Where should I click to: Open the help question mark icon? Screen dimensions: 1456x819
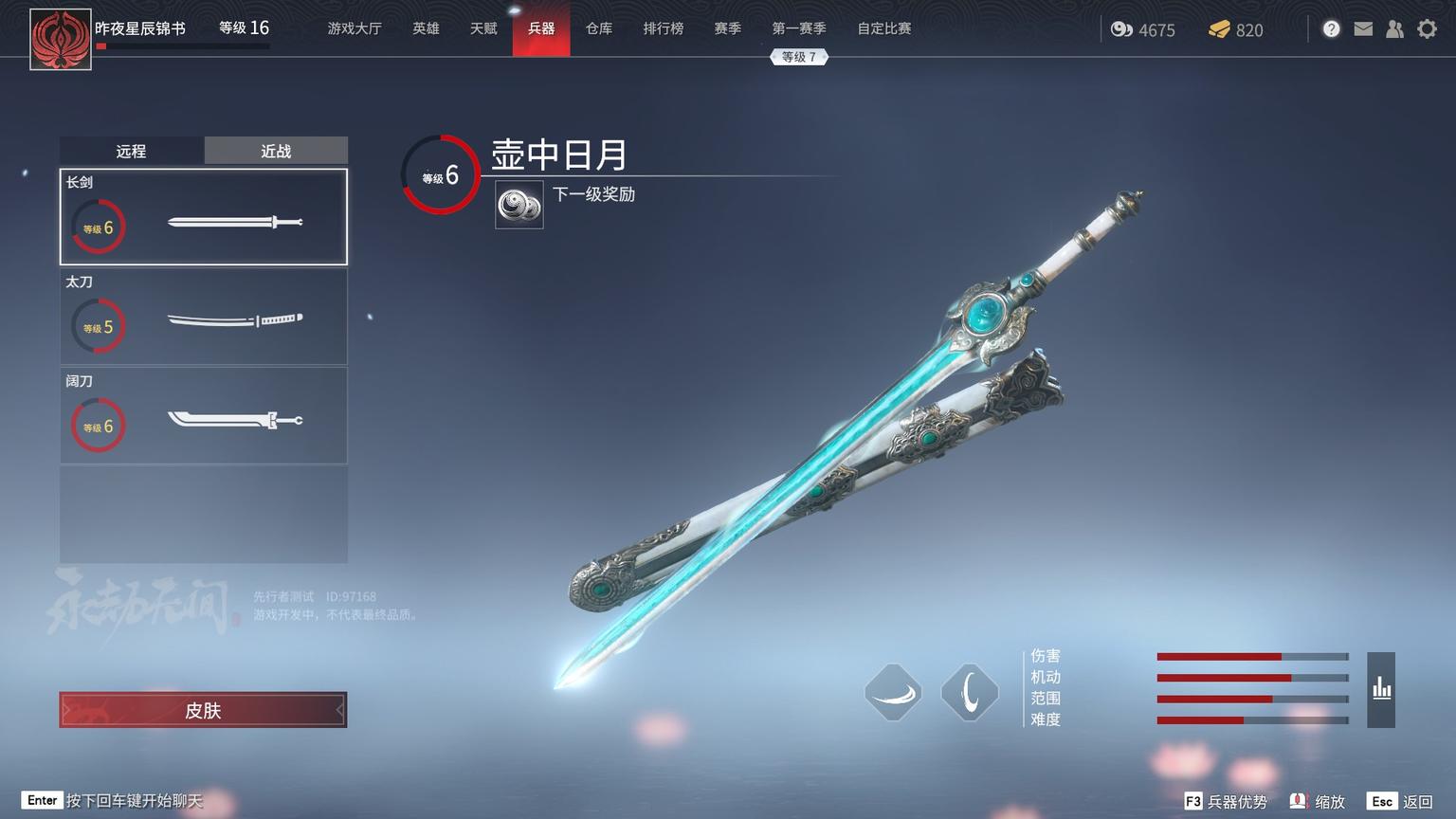(x=1331, y=28)
